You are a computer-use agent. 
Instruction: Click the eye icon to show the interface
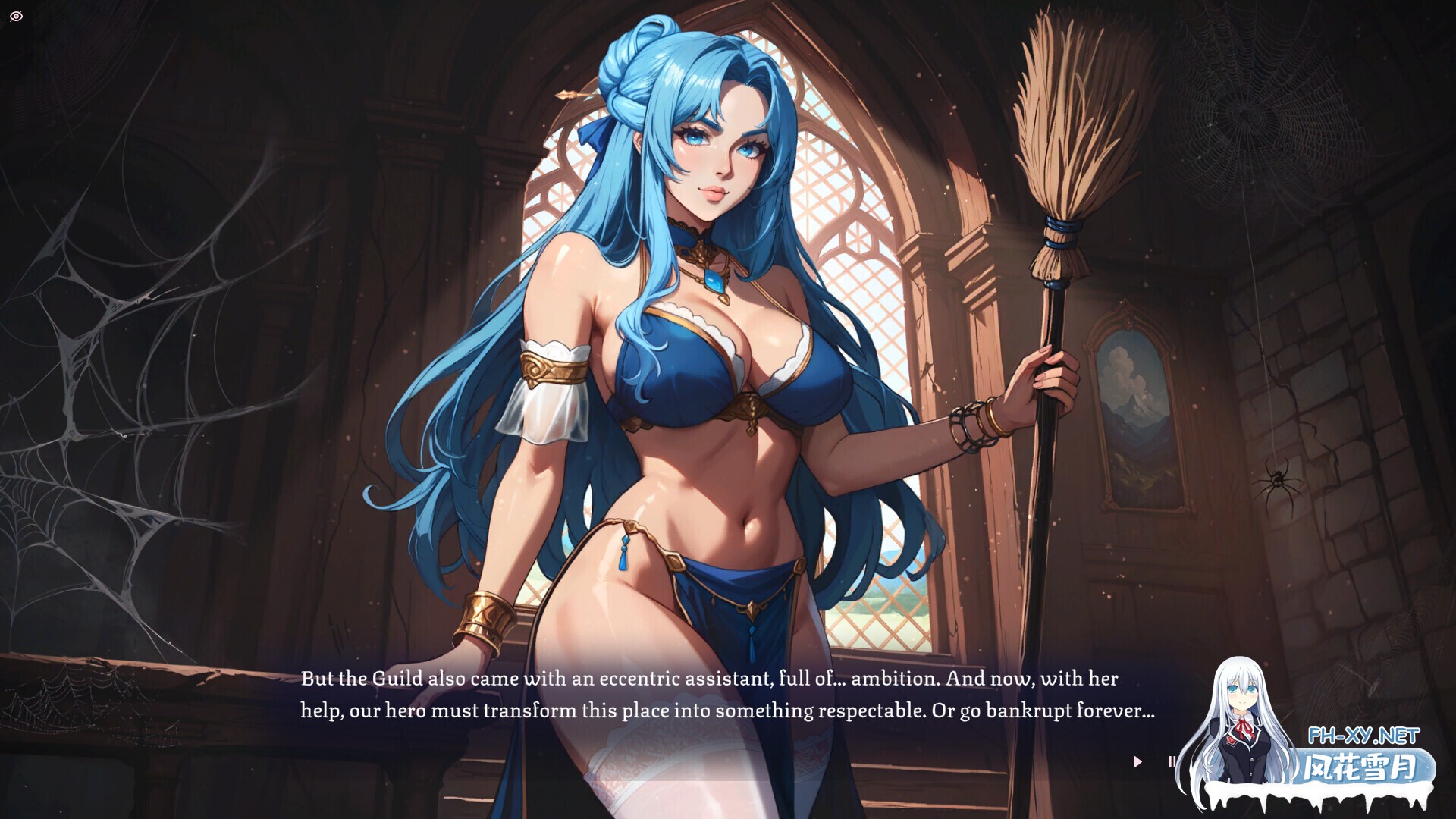17,16
